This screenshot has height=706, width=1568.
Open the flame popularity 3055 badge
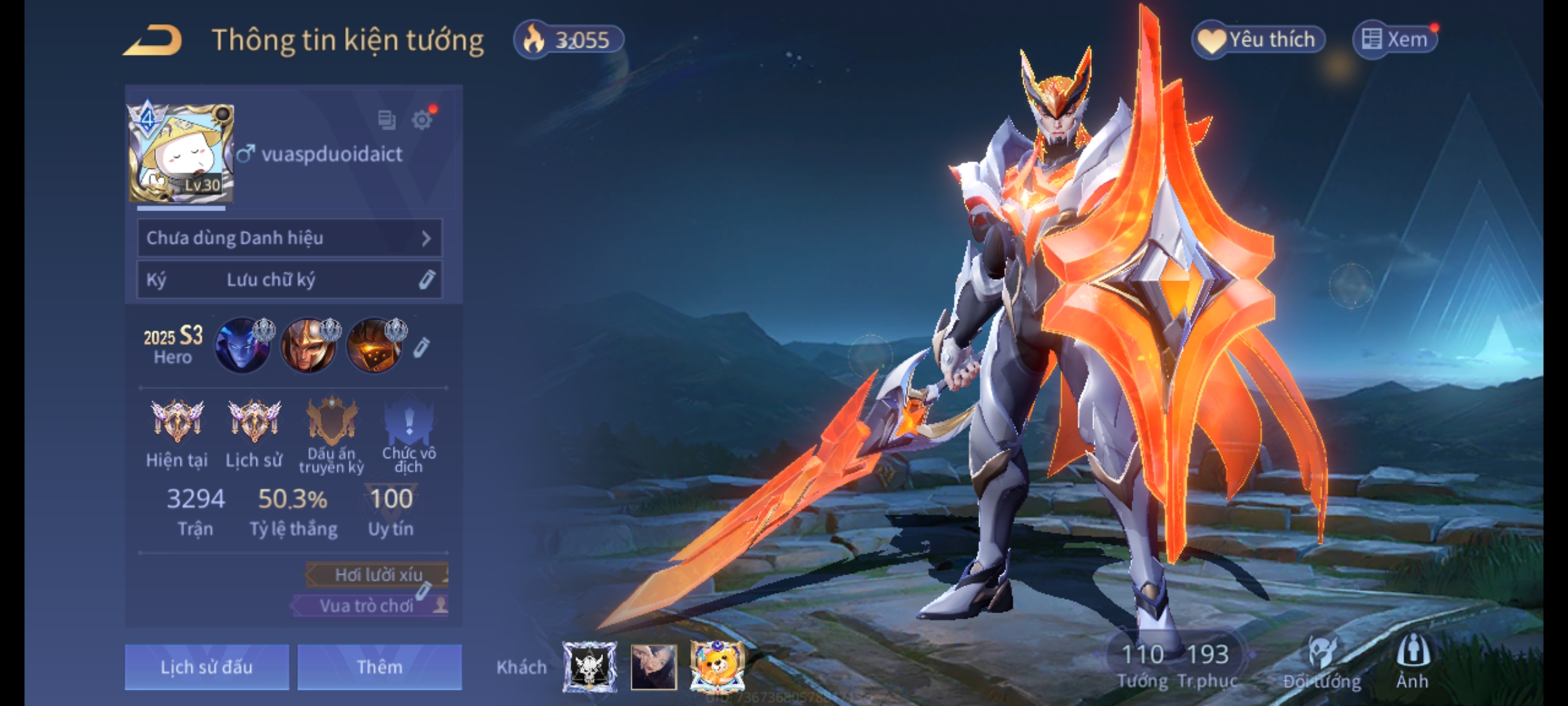click(568, 40)
